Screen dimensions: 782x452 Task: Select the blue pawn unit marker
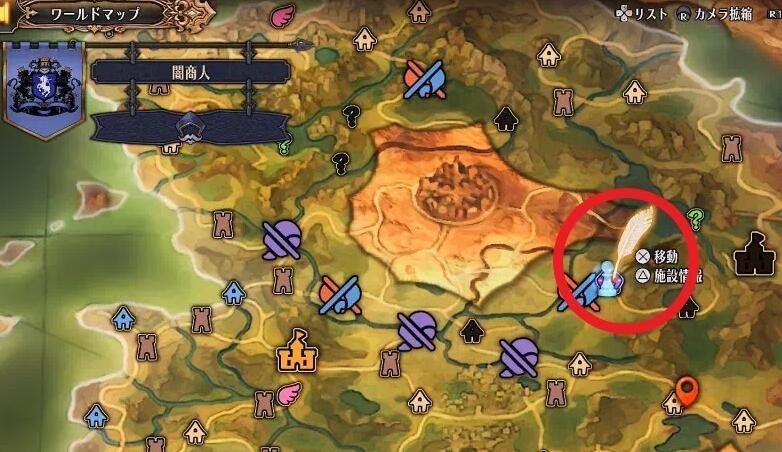[x=606, y=277]
